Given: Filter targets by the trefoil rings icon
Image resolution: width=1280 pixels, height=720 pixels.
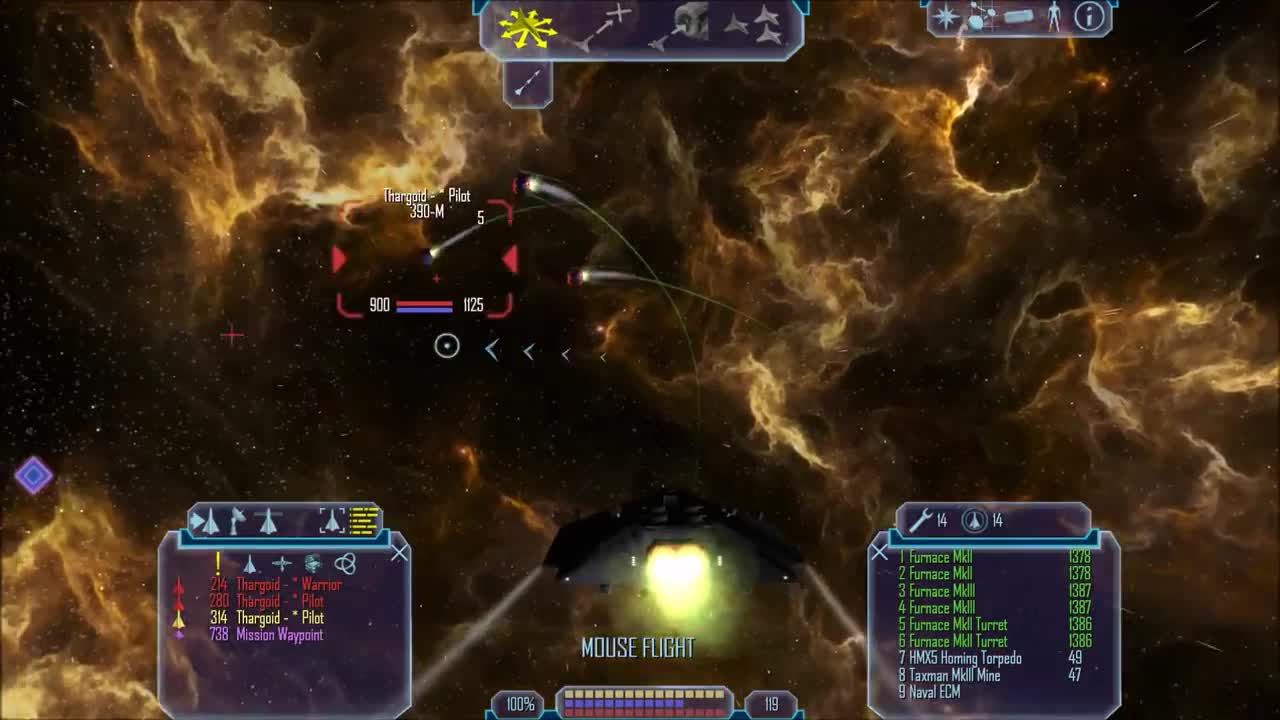Looking at the screenshot, I should [345, 564].
